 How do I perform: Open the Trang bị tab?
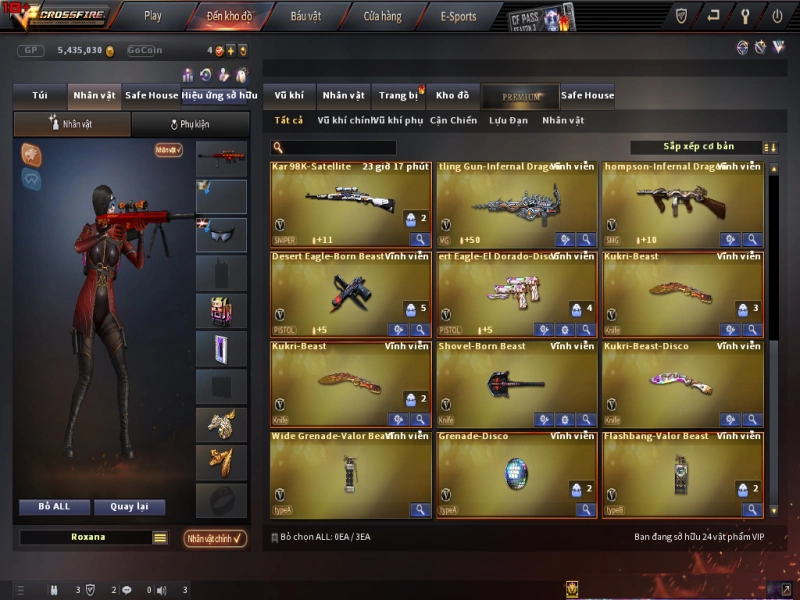(399, 96)
